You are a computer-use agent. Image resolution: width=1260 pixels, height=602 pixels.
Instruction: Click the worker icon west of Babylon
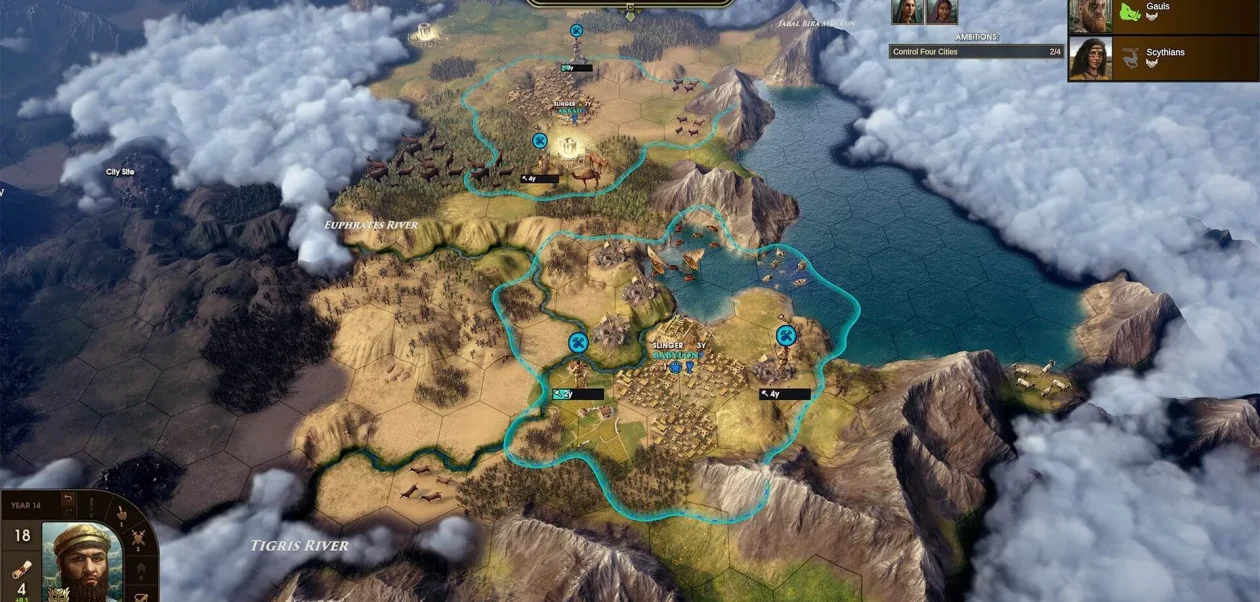click(577, 343)
